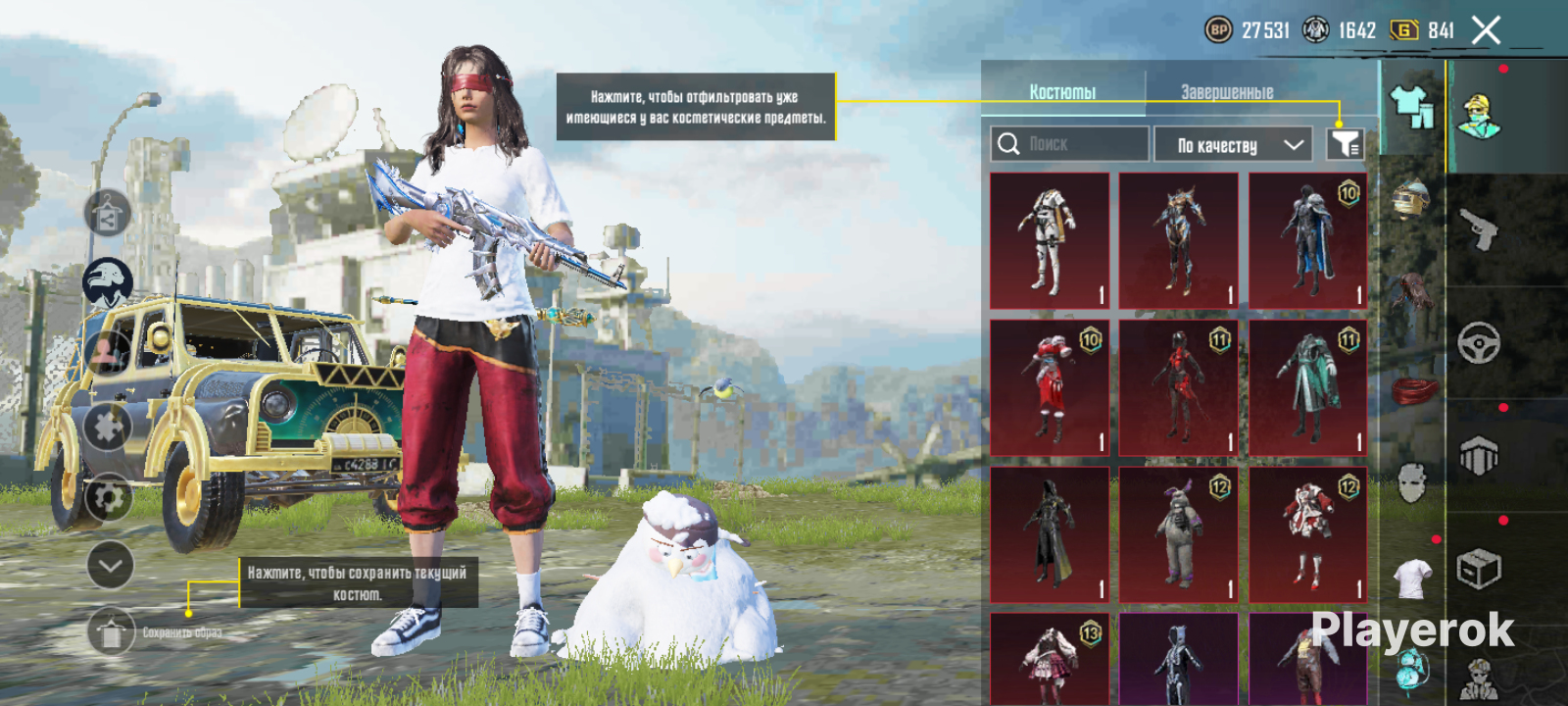
Task: Close the wardrobe with the X button
Action: pyautogui.click(x=1486, y=30)
